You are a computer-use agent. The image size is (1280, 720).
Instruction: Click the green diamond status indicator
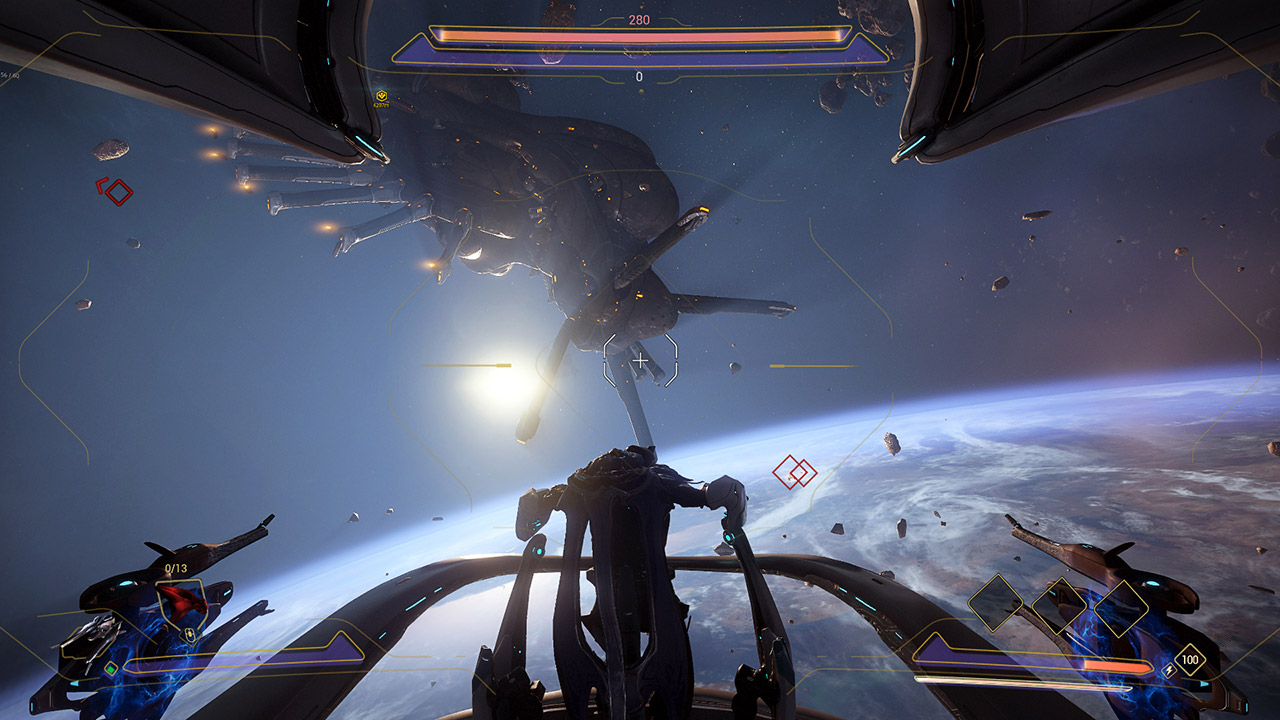(111, 668)
